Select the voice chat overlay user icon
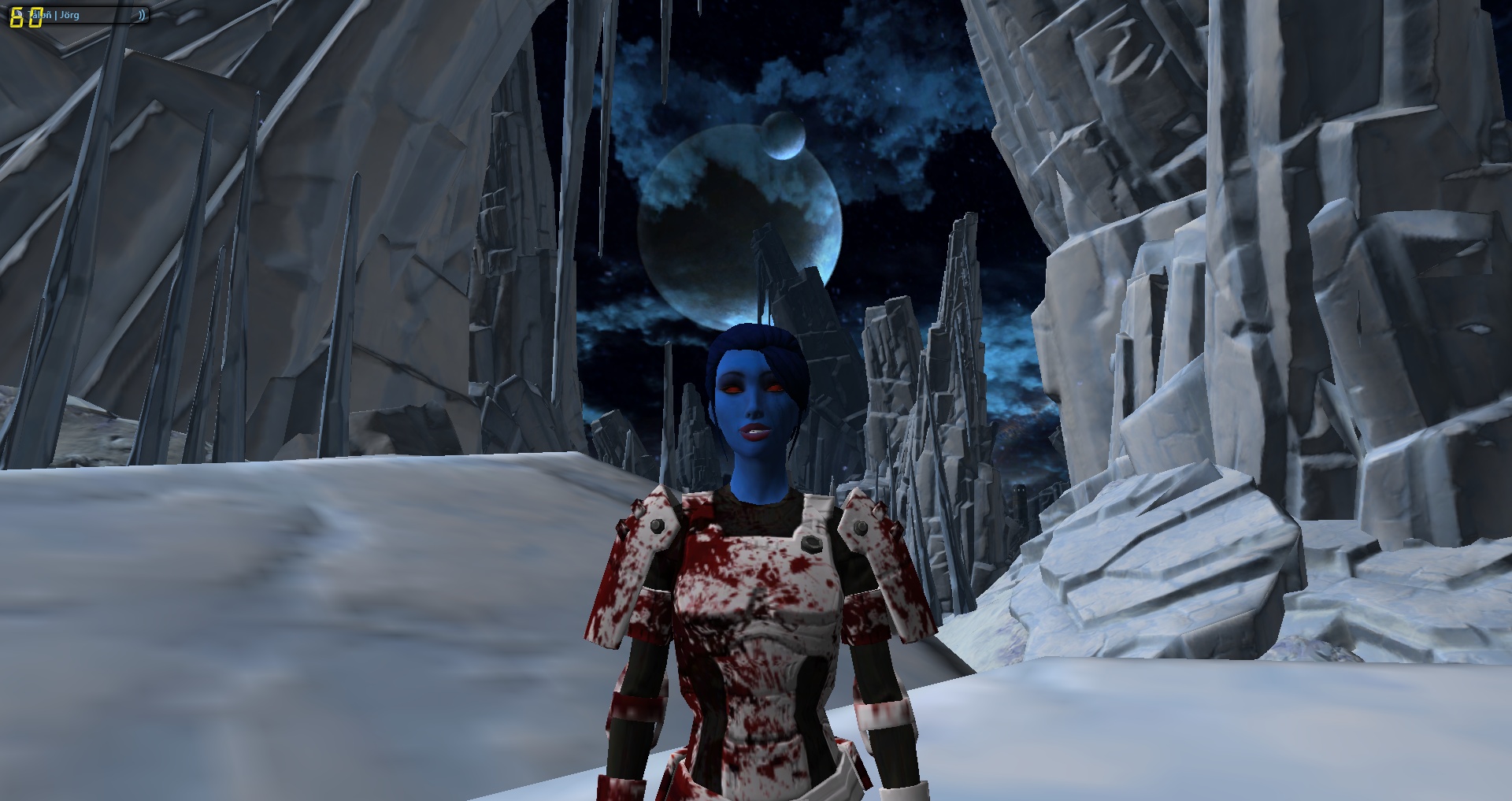This screenshot has height=801, width=1512. click(20, 13)
